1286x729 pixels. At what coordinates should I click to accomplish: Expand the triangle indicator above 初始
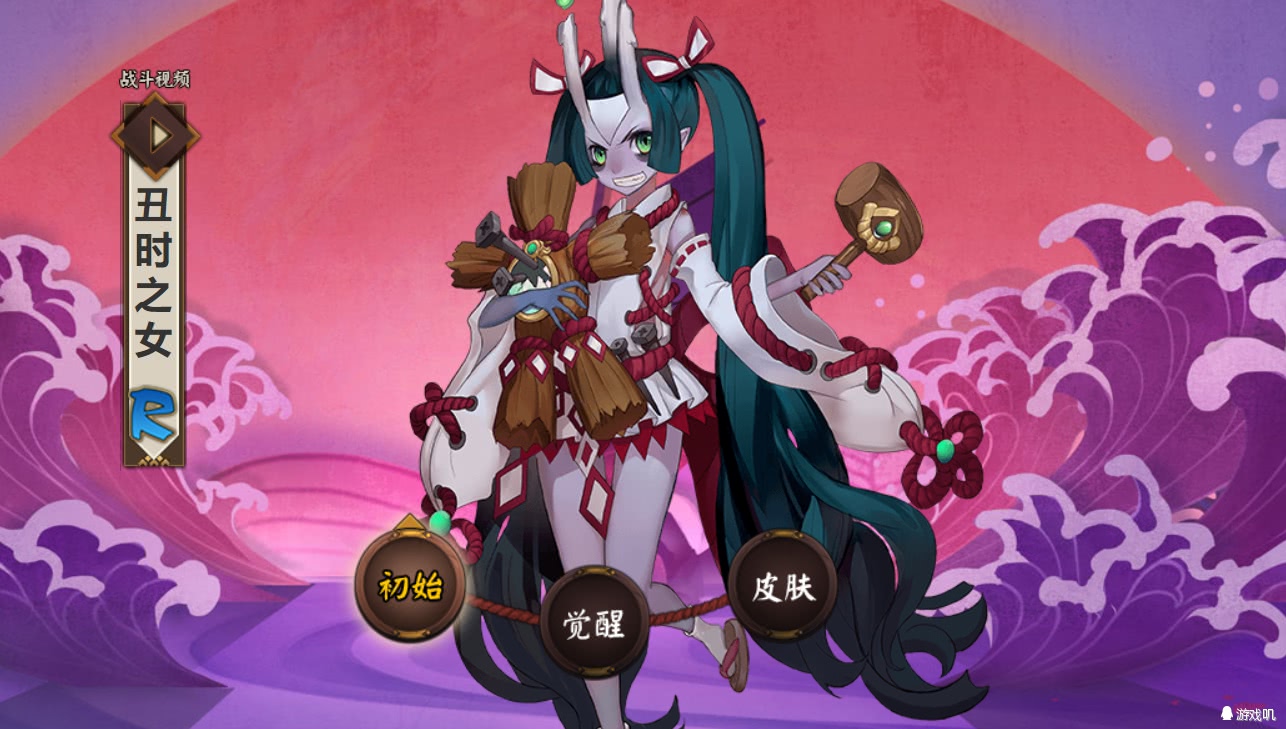click(x=410, y=523)
